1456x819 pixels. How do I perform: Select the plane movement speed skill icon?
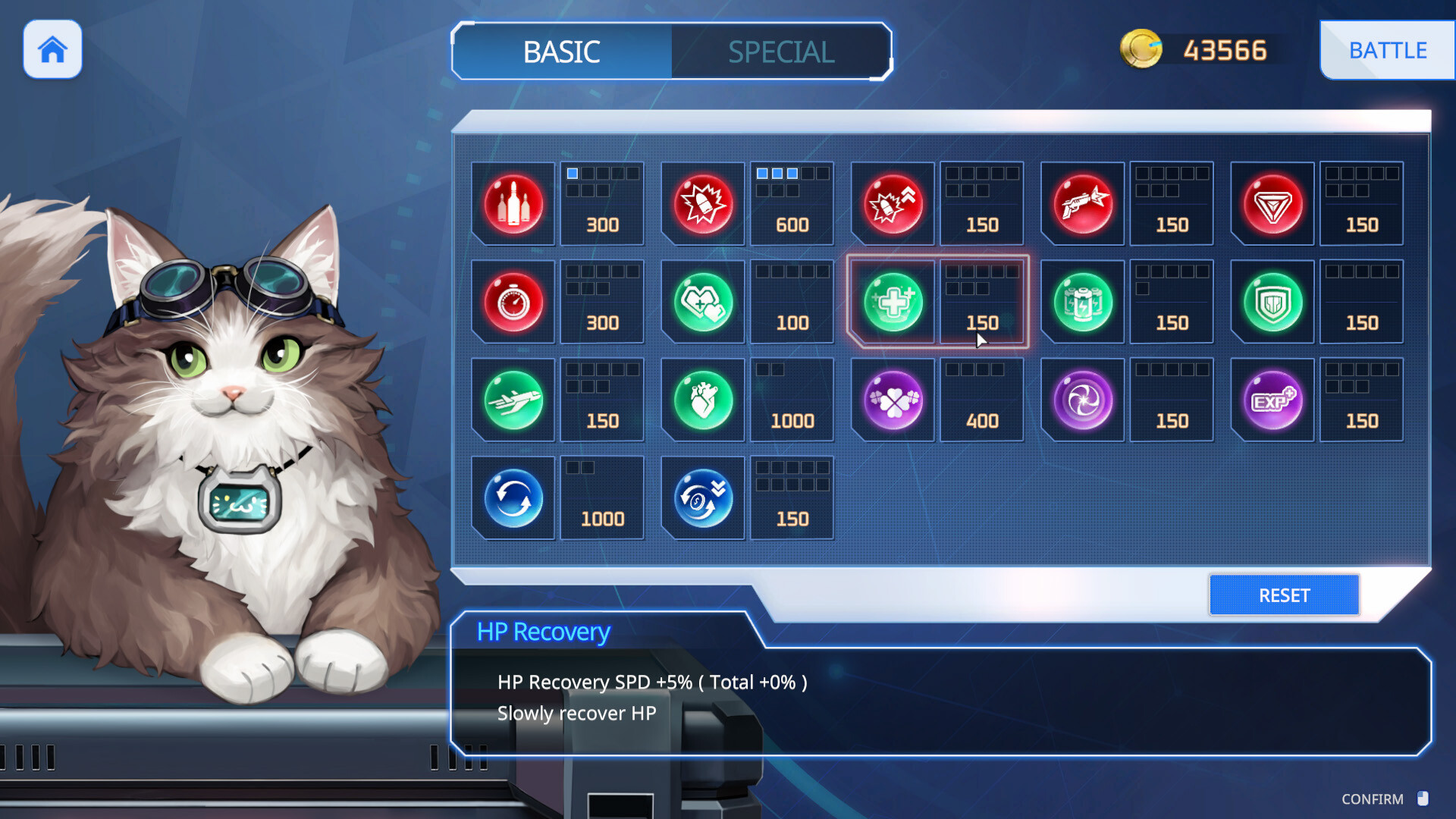(x=513, y=400)
